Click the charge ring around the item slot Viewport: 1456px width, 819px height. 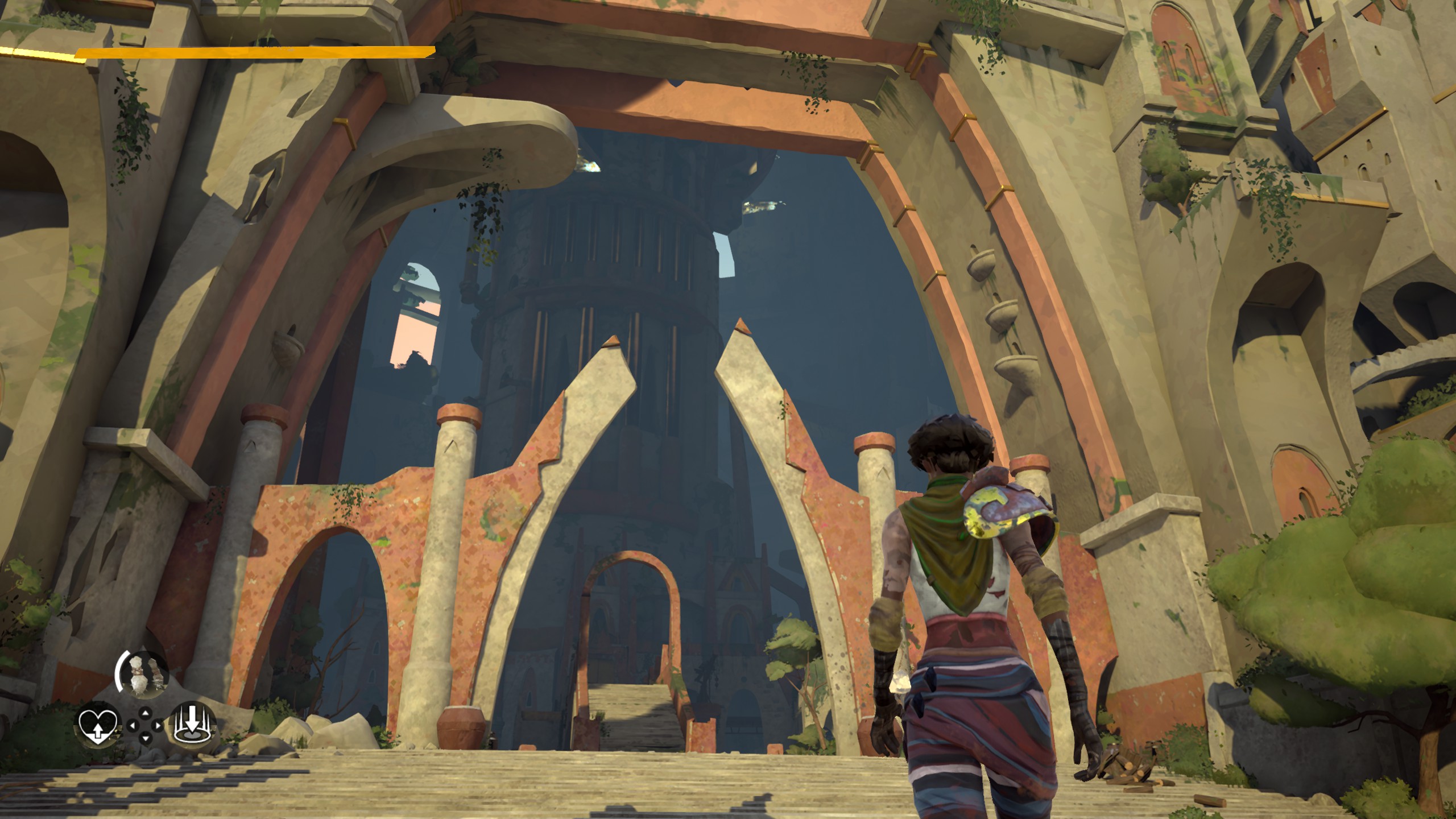[x=120, y=671]
